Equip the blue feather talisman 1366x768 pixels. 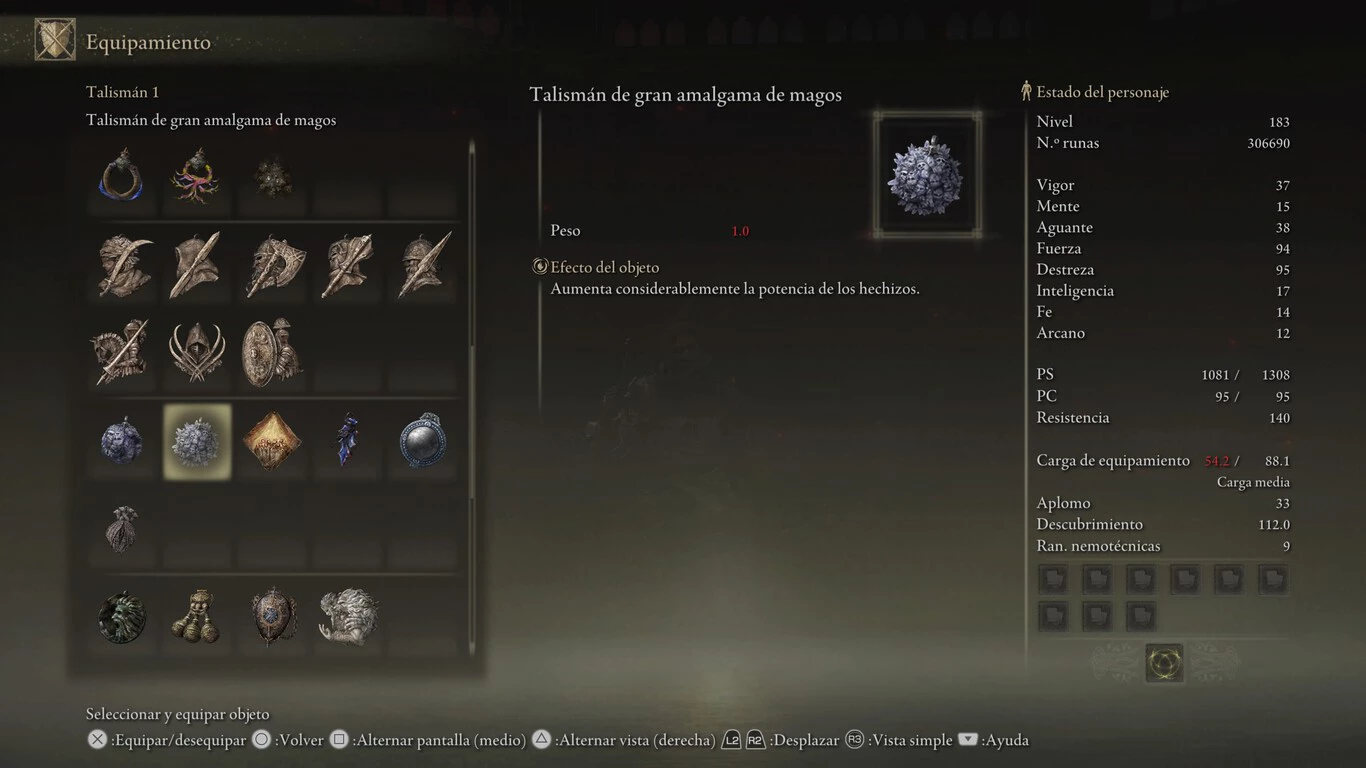pyautogui.click(x=347, y=441)
